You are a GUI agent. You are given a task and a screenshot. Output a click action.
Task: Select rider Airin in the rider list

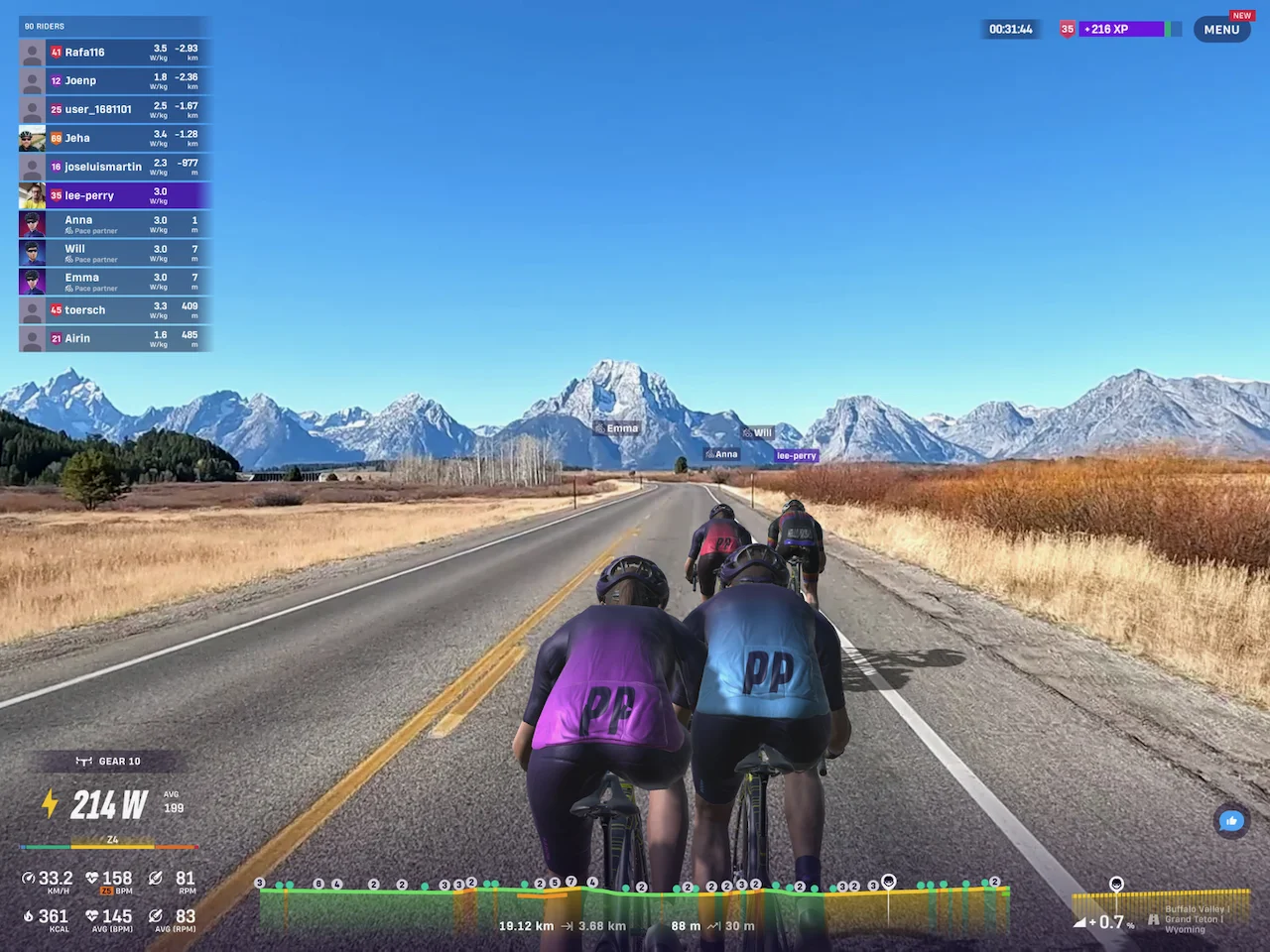[114, 339]
